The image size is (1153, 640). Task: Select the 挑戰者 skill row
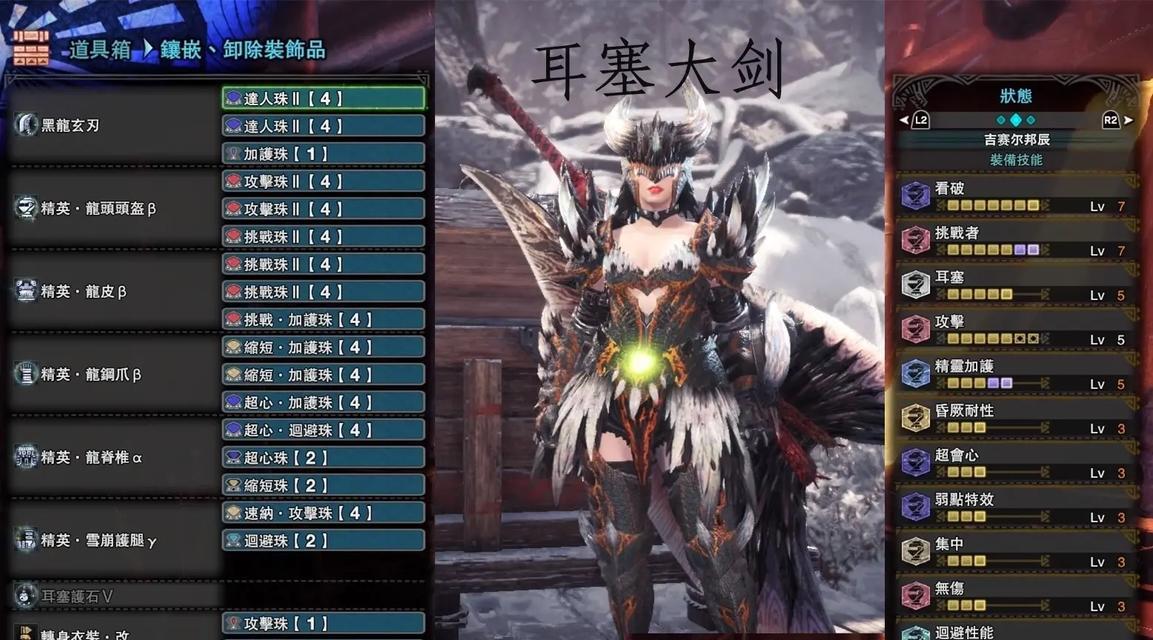tap(1016, 240)
